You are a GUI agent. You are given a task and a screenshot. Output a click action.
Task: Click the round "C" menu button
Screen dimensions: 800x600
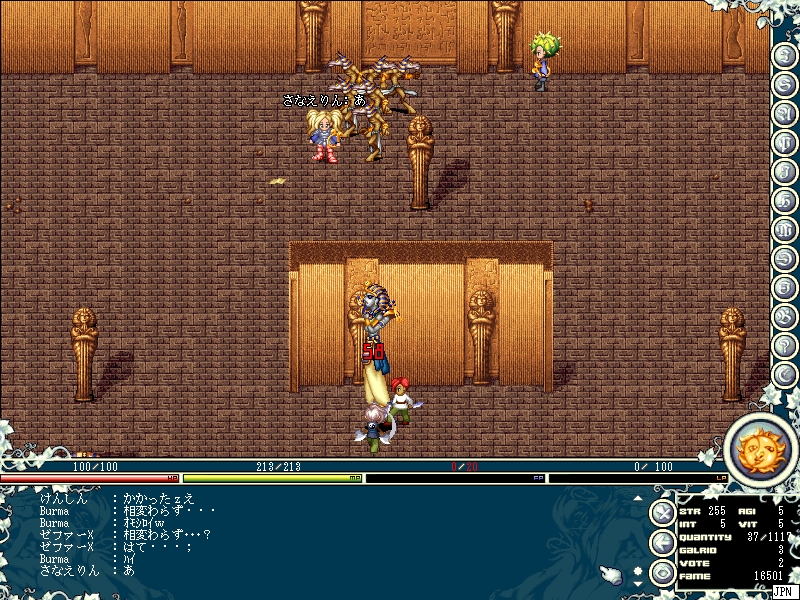point(786,372)
